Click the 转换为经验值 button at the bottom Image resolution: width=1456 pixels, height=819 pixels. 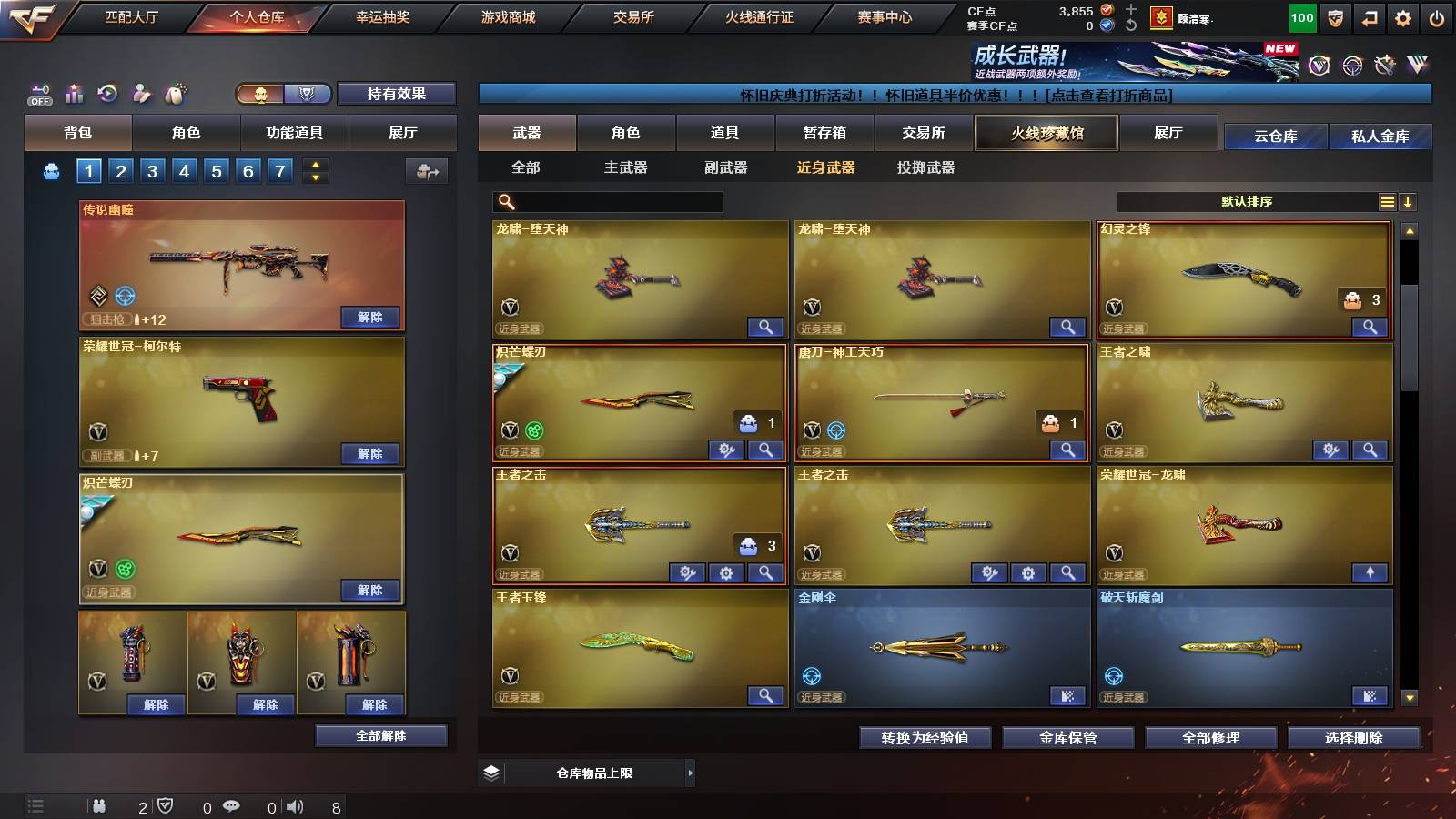tap(924, 738)
